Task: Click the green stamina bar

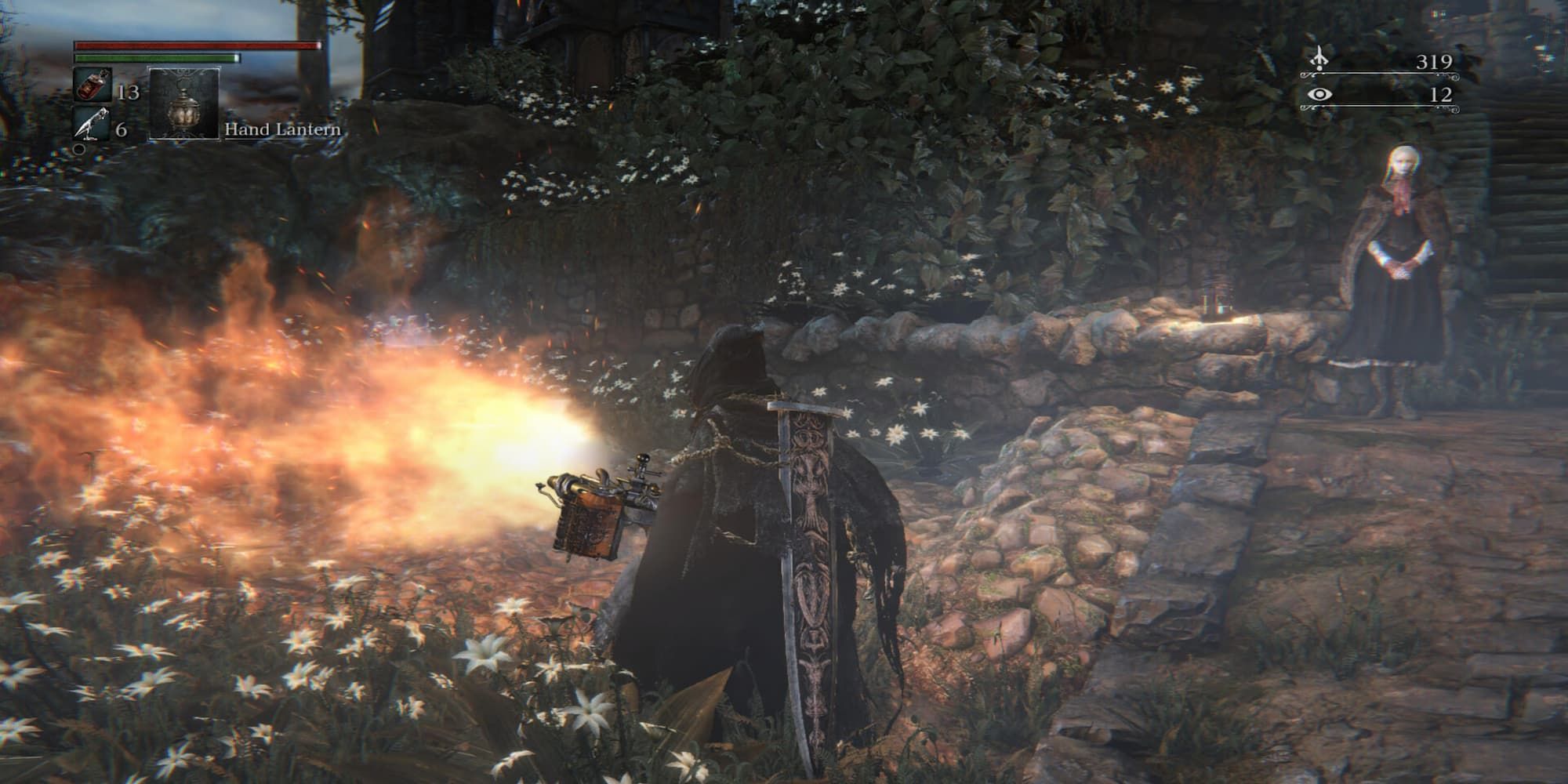Action: [x=157, y=58]
